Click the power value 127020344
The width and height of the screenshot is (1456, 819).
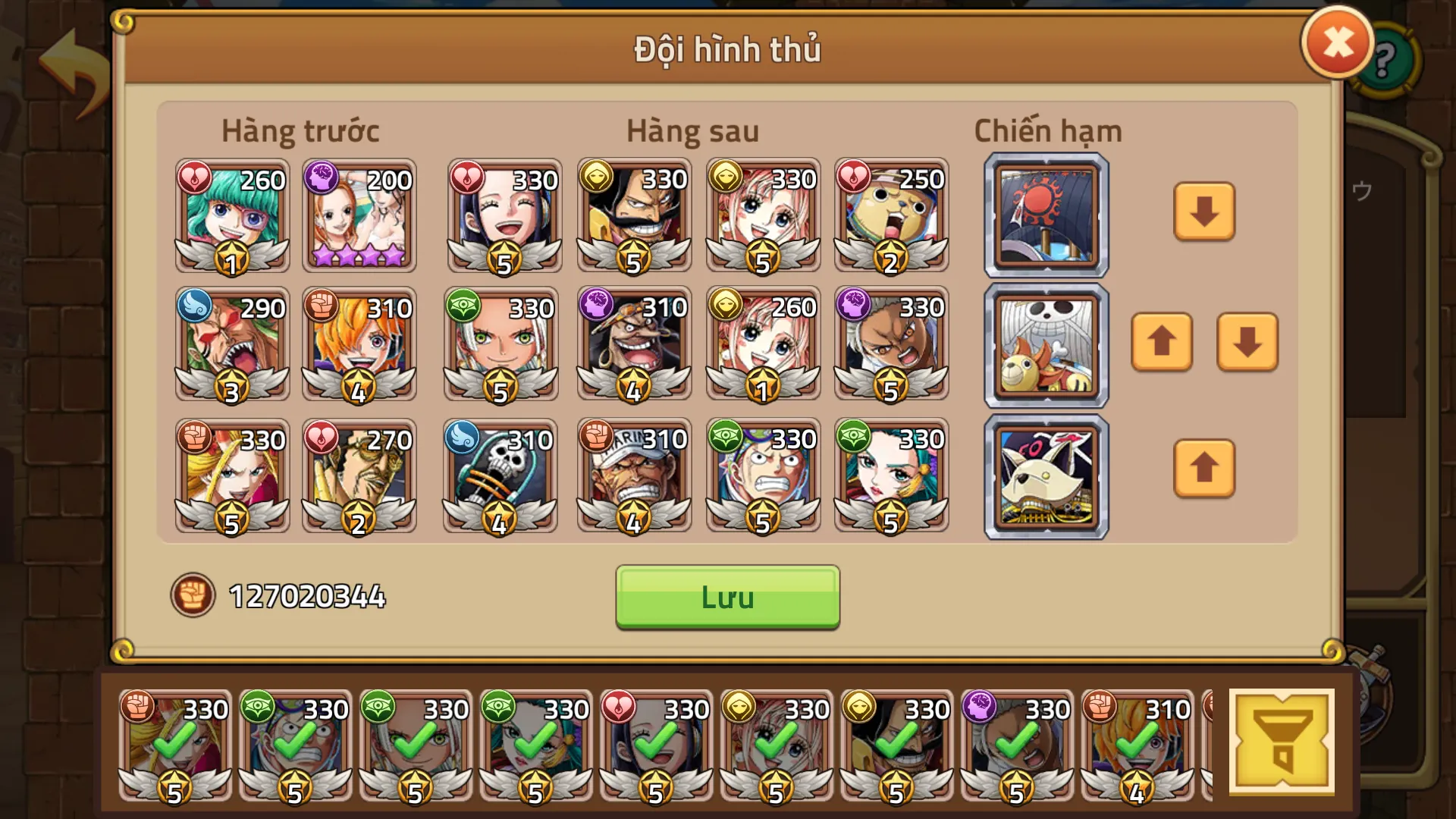click(x=306, y=597)
